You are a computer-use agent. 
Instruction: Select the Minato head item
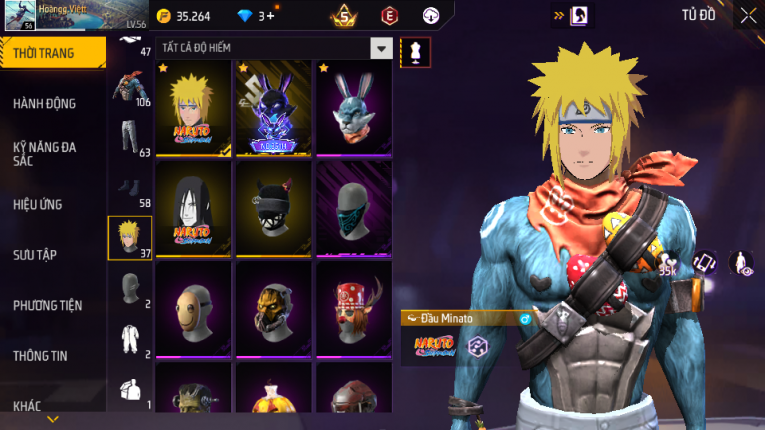click(x=193, y=109)
